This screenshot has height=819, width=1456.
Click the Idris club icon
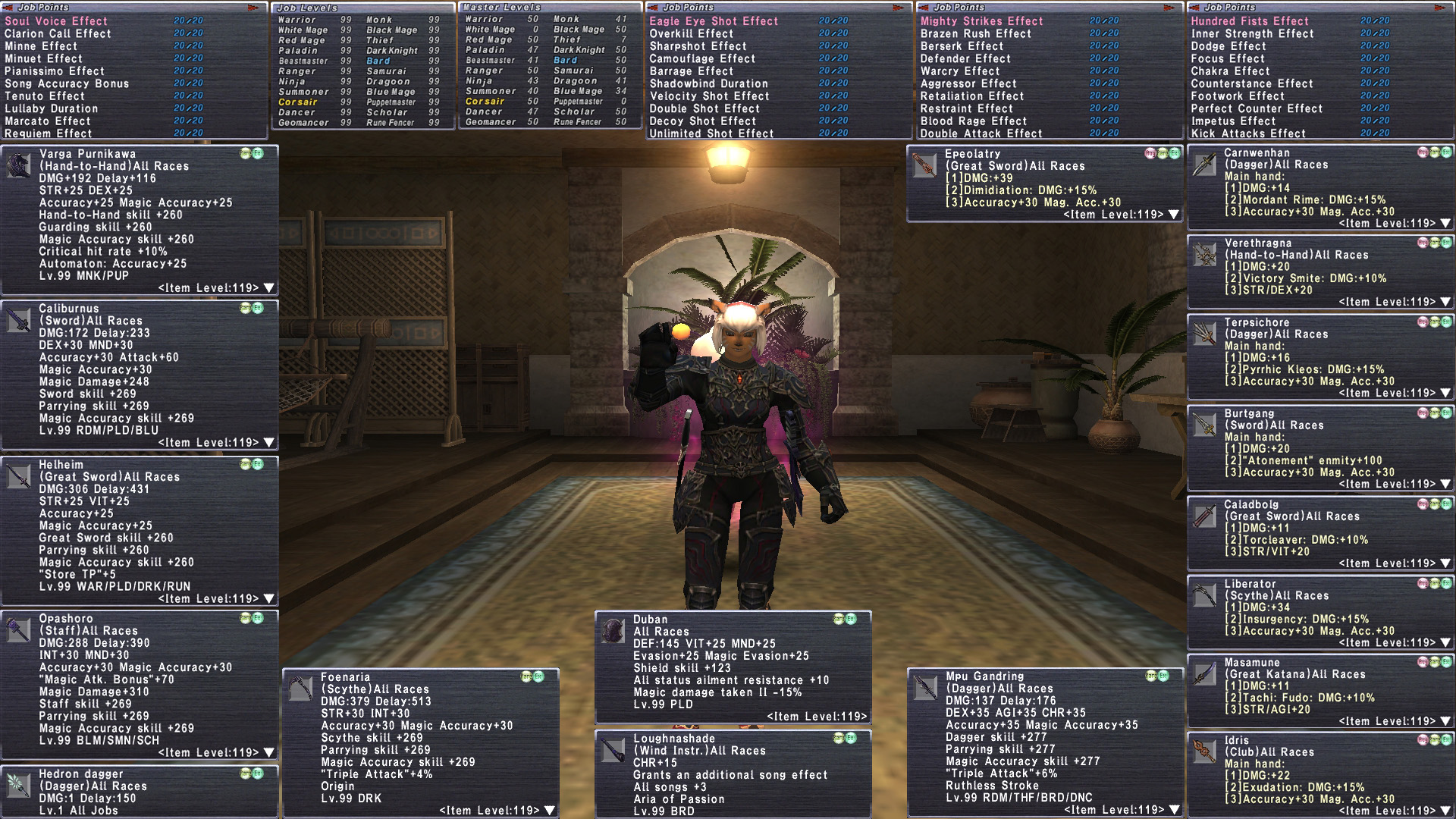click(x=1204, y=752)
